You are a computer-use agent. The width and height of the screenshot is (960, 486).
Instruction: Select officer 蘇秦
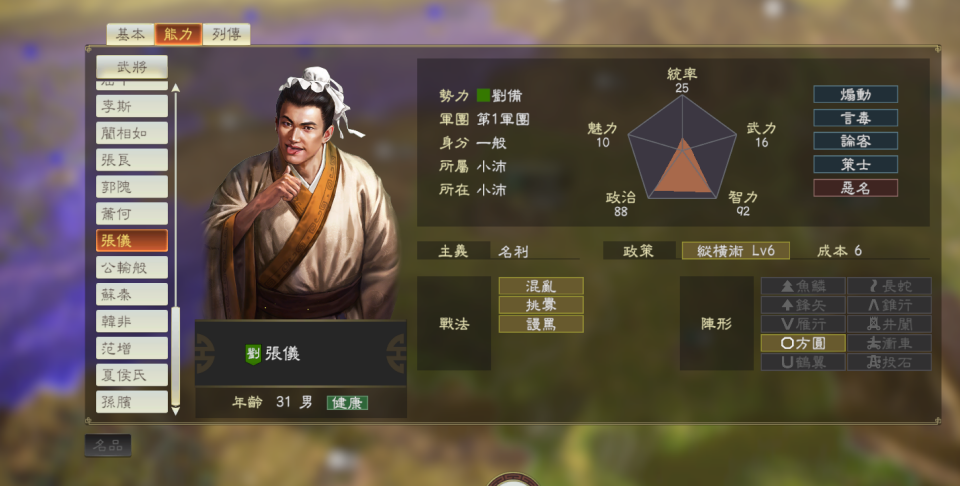132,295
